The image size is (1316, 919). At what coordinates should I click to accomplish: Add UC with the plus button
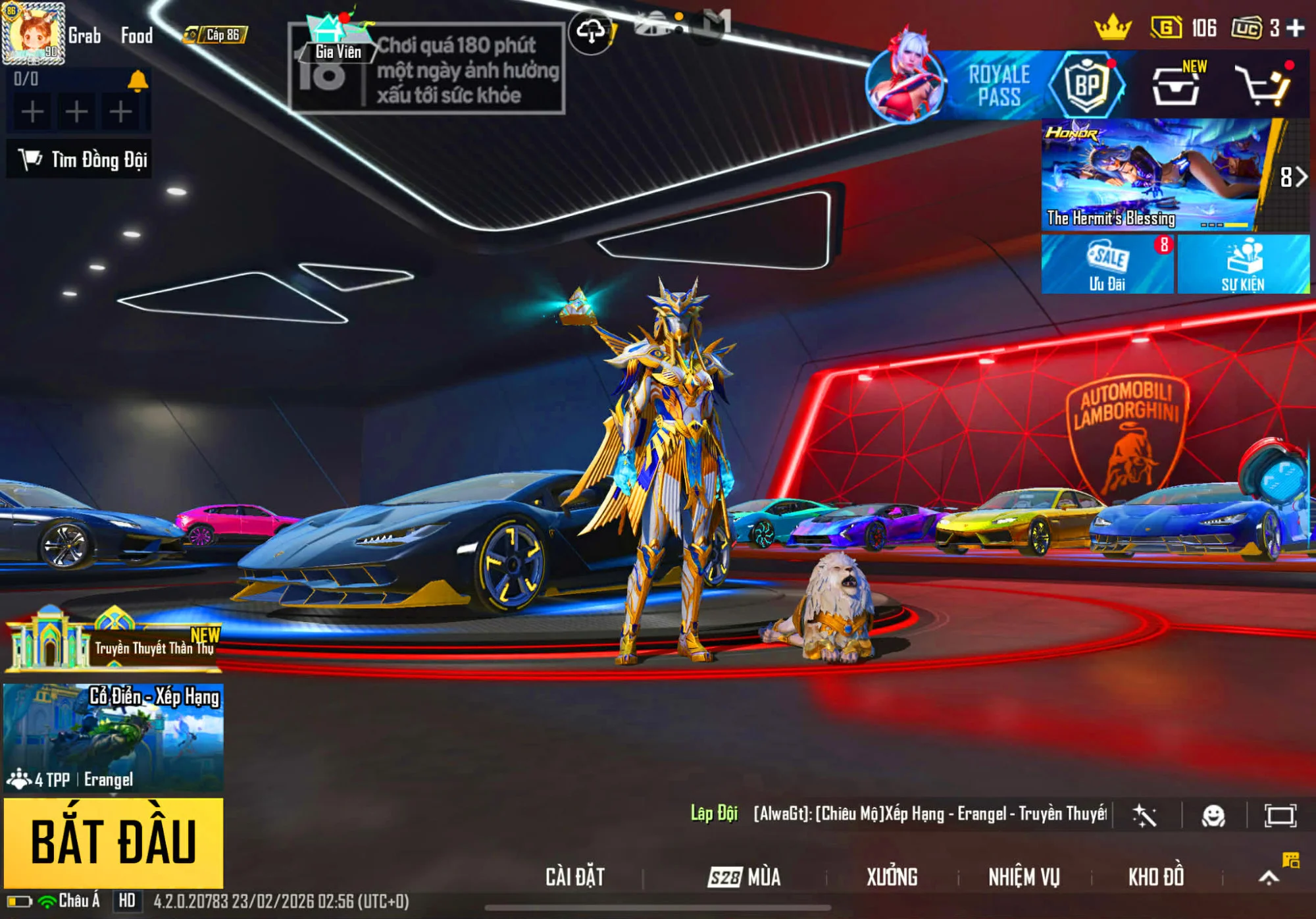(x=1296, y=28)
